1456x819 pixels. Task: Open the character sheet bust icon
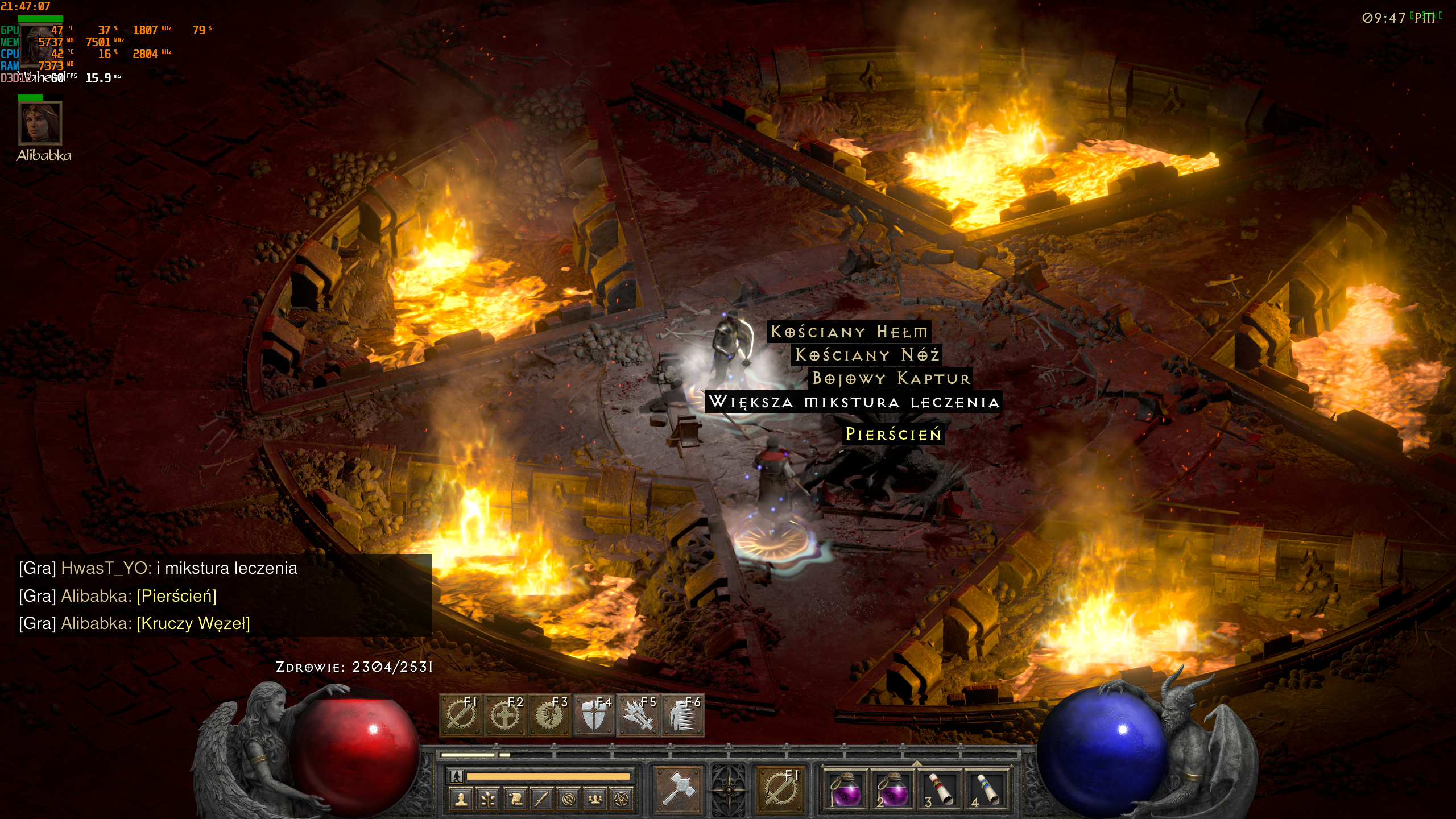(461, 800)
